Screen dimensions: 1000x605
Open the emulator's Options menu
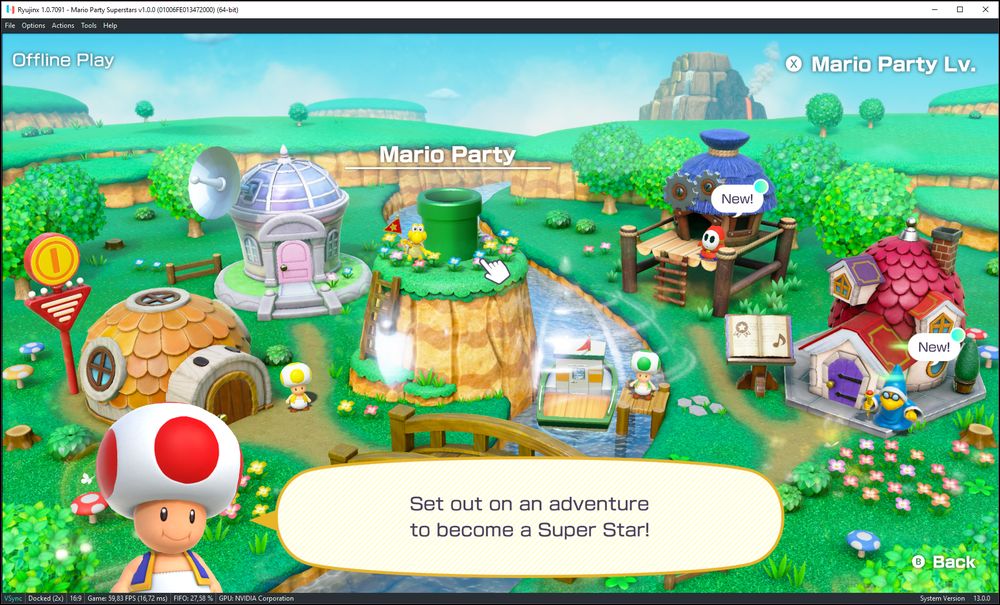(33, 25)
